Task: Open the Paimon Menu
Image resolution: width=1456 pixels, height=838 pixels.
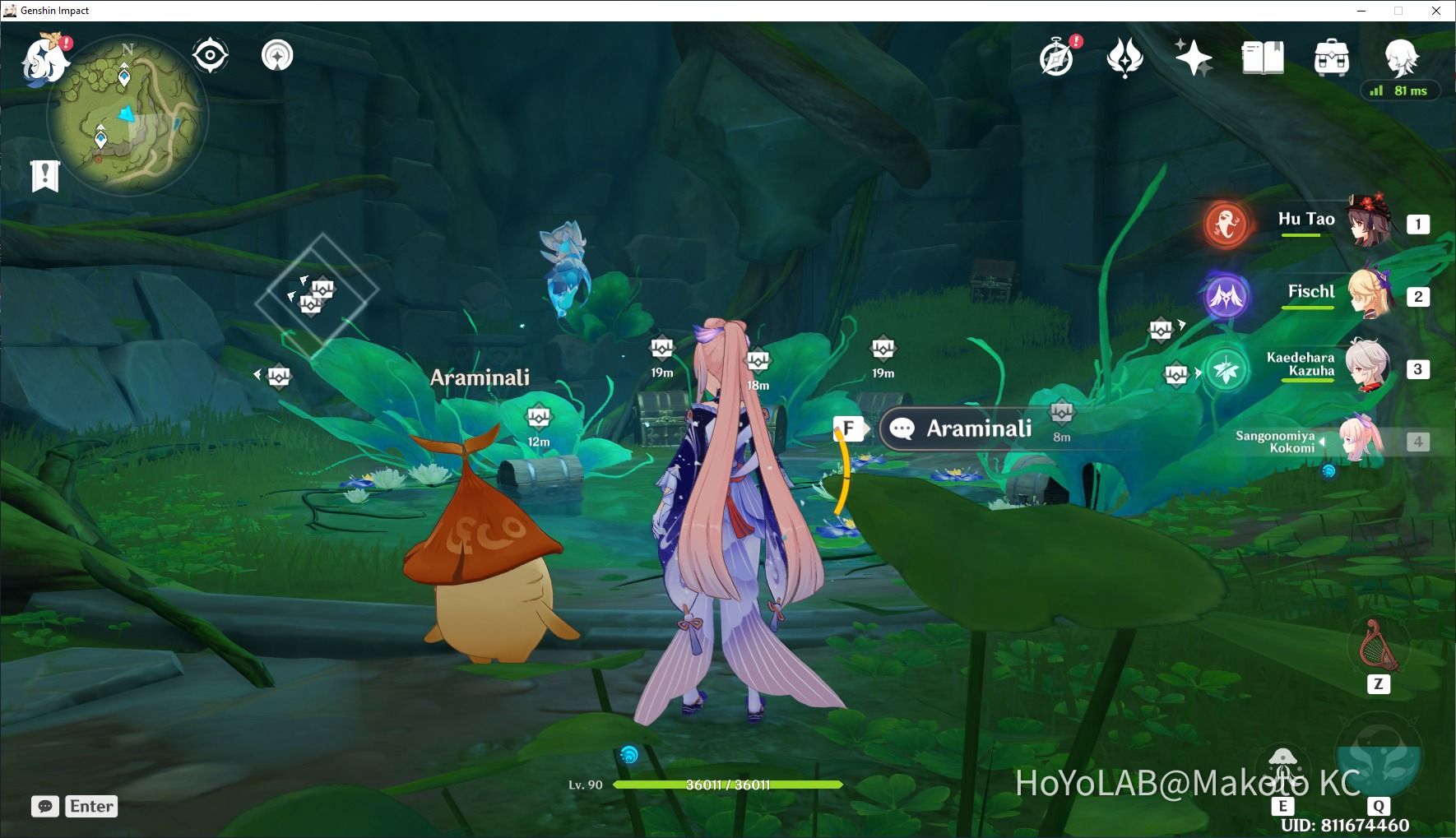Action: tap(47, 59)
